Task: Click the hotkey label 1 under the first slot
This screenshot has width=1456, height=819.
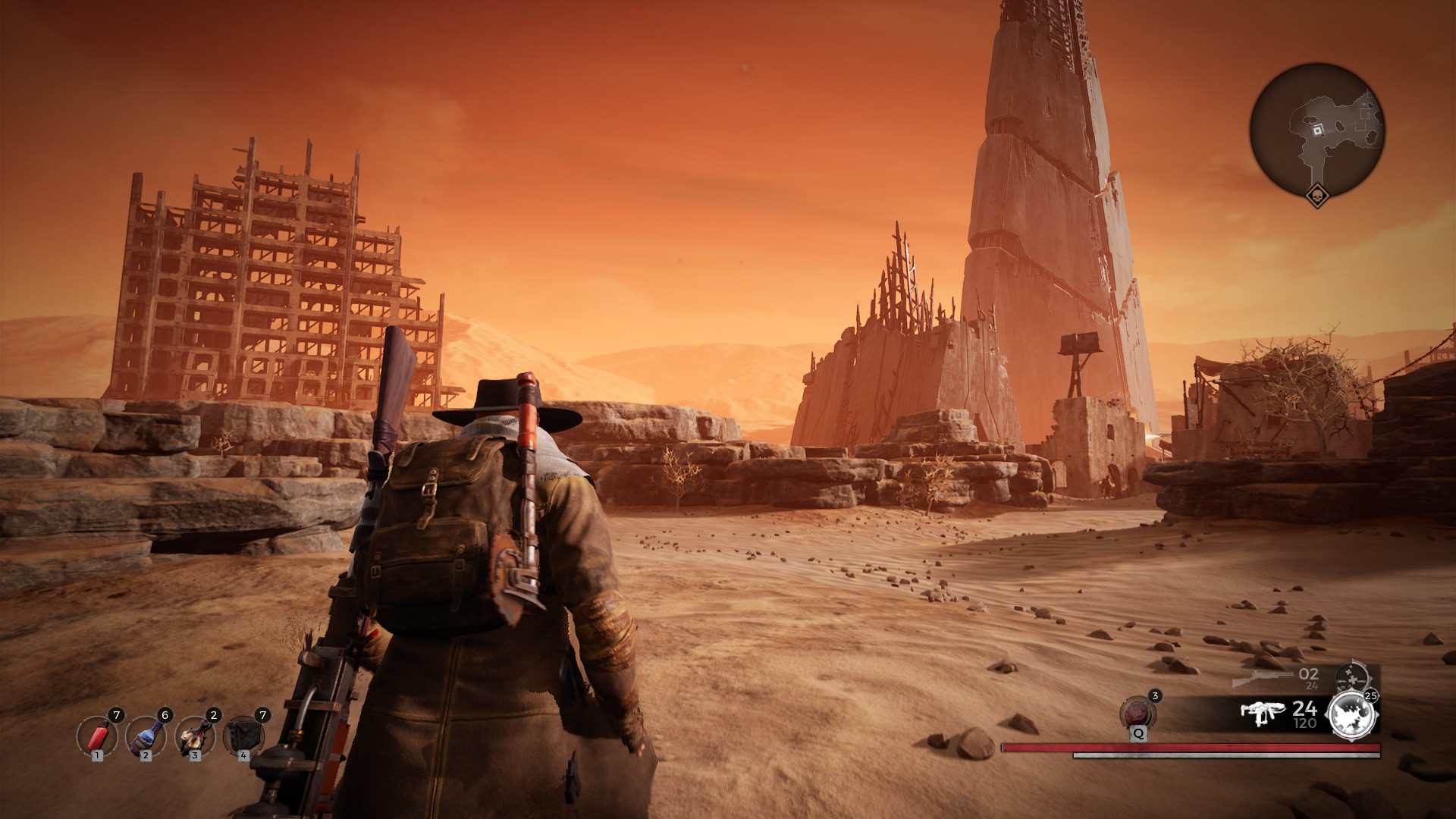Action: pos(96,757)
